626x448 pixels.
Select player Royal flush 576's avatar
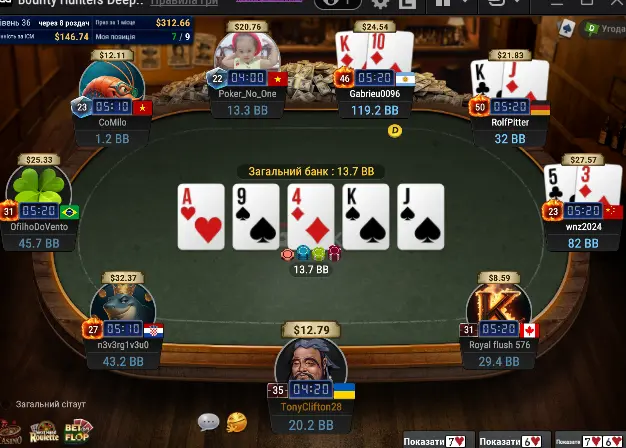(x=498, y=308)
